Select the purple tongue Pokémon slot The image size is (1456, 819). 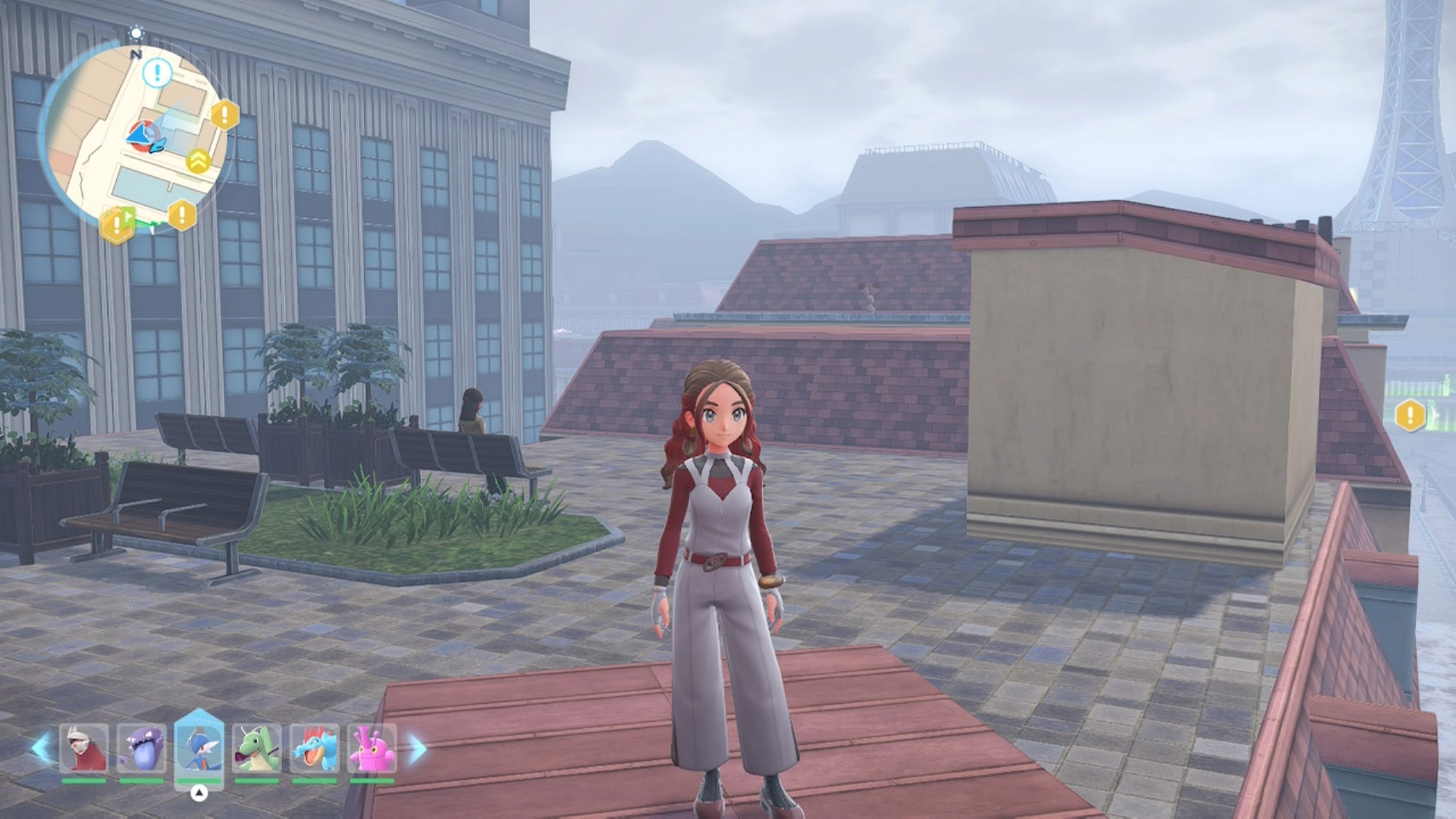(142, 748)
